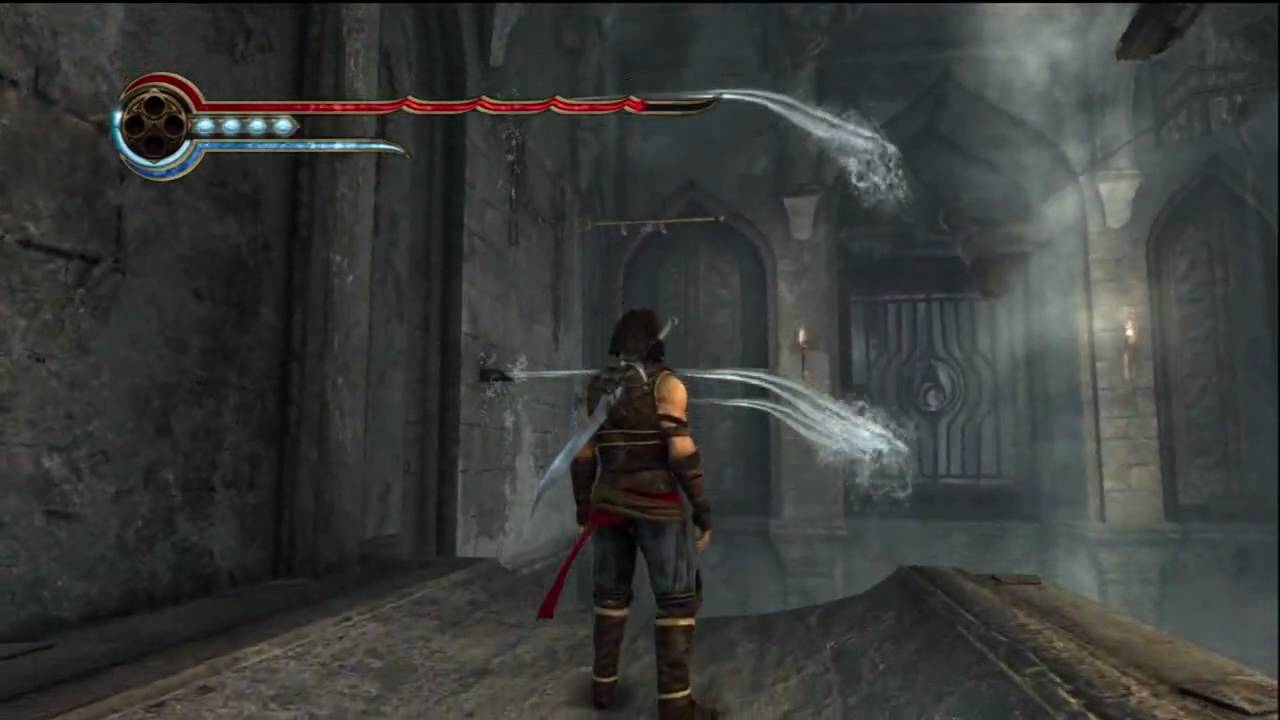Click the third glowing energy orb
This screenshot has width=1280, height=720.
point(256,125)
